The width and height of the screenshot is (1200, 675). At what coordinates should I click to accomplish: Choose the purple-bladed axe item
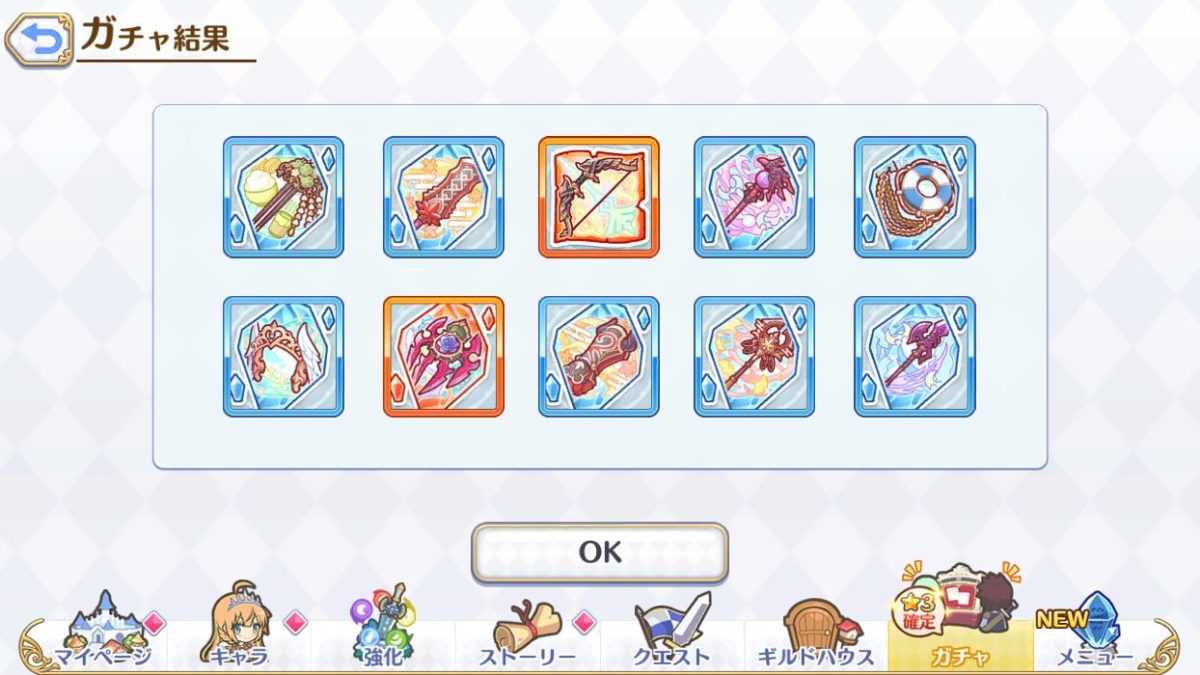pos(915,357)
